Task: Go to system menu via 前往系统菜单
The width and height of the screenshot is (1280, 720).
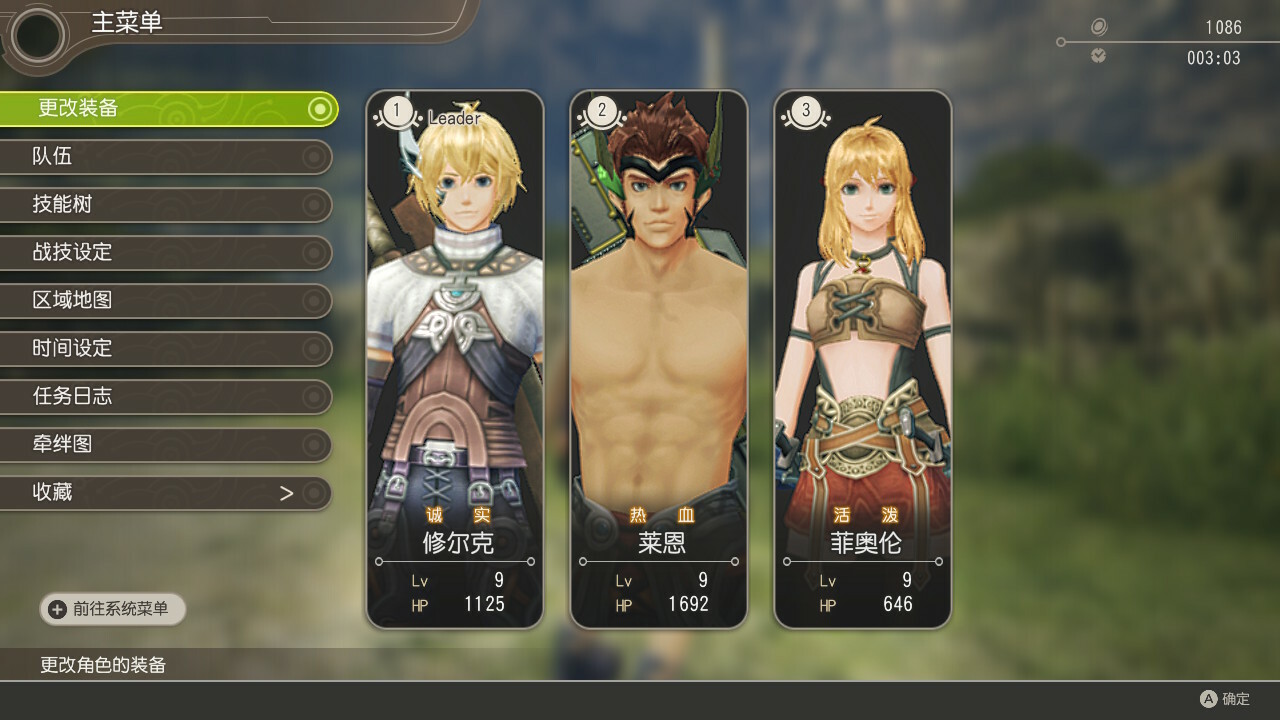Action: 112,609
